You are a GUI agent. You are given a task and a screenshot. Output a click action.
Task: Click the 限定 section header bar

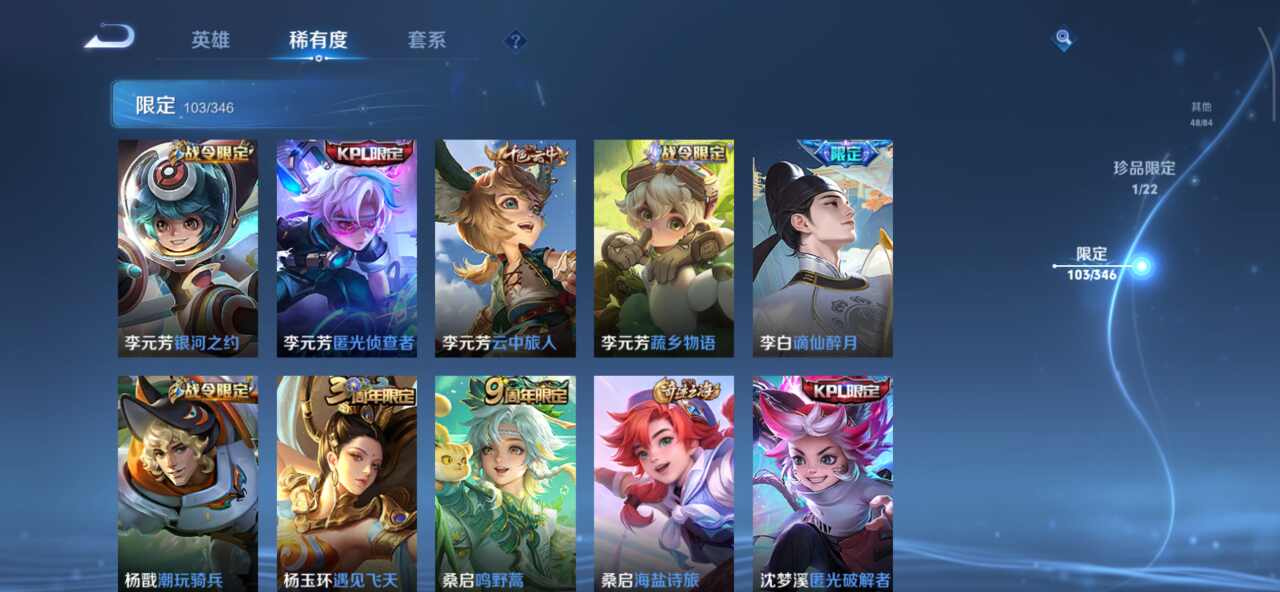(320, 105)
